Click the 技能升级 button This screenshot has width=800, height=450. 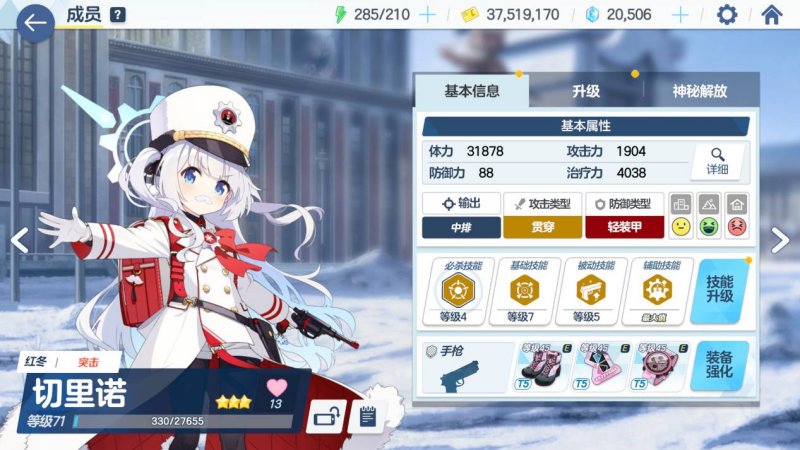[720, 291]
